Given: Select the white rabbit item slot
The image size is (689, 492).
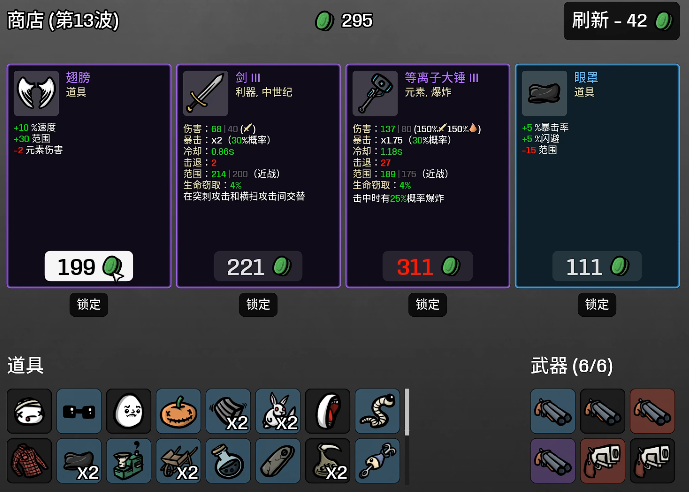Looking at the screenshot, I should pos(278,411).
